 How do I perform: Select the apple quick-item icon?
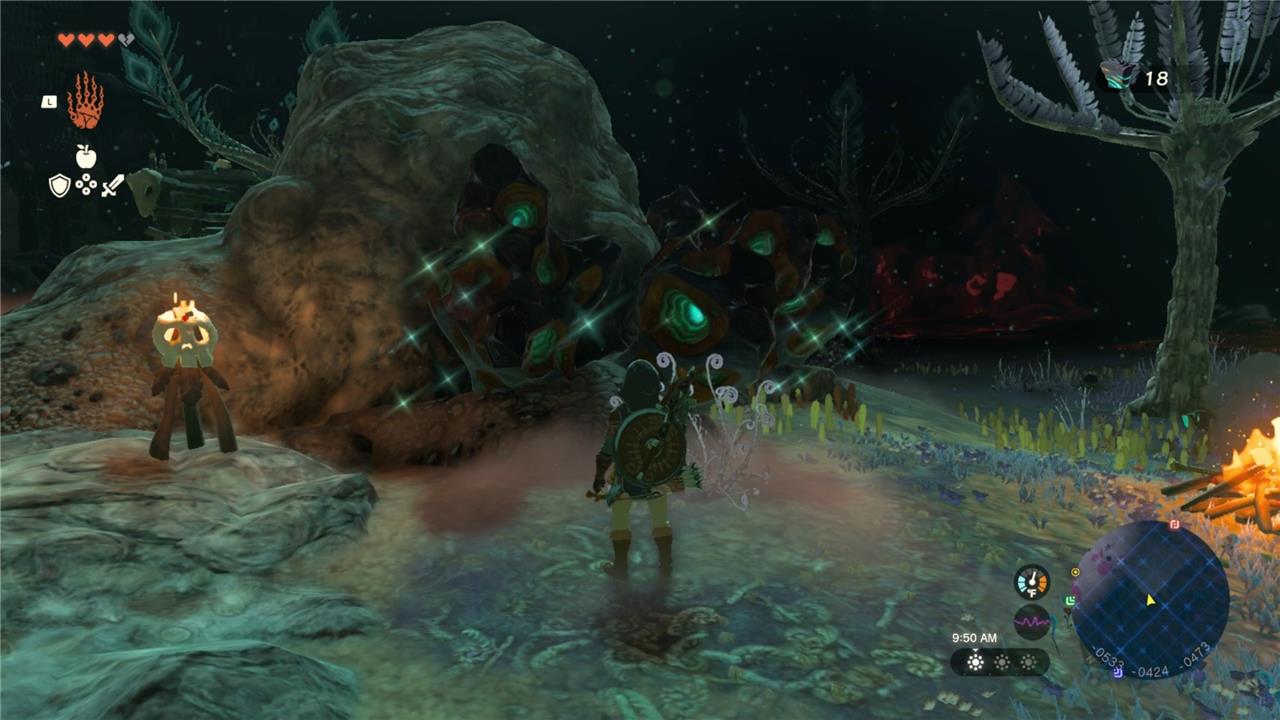86,156
